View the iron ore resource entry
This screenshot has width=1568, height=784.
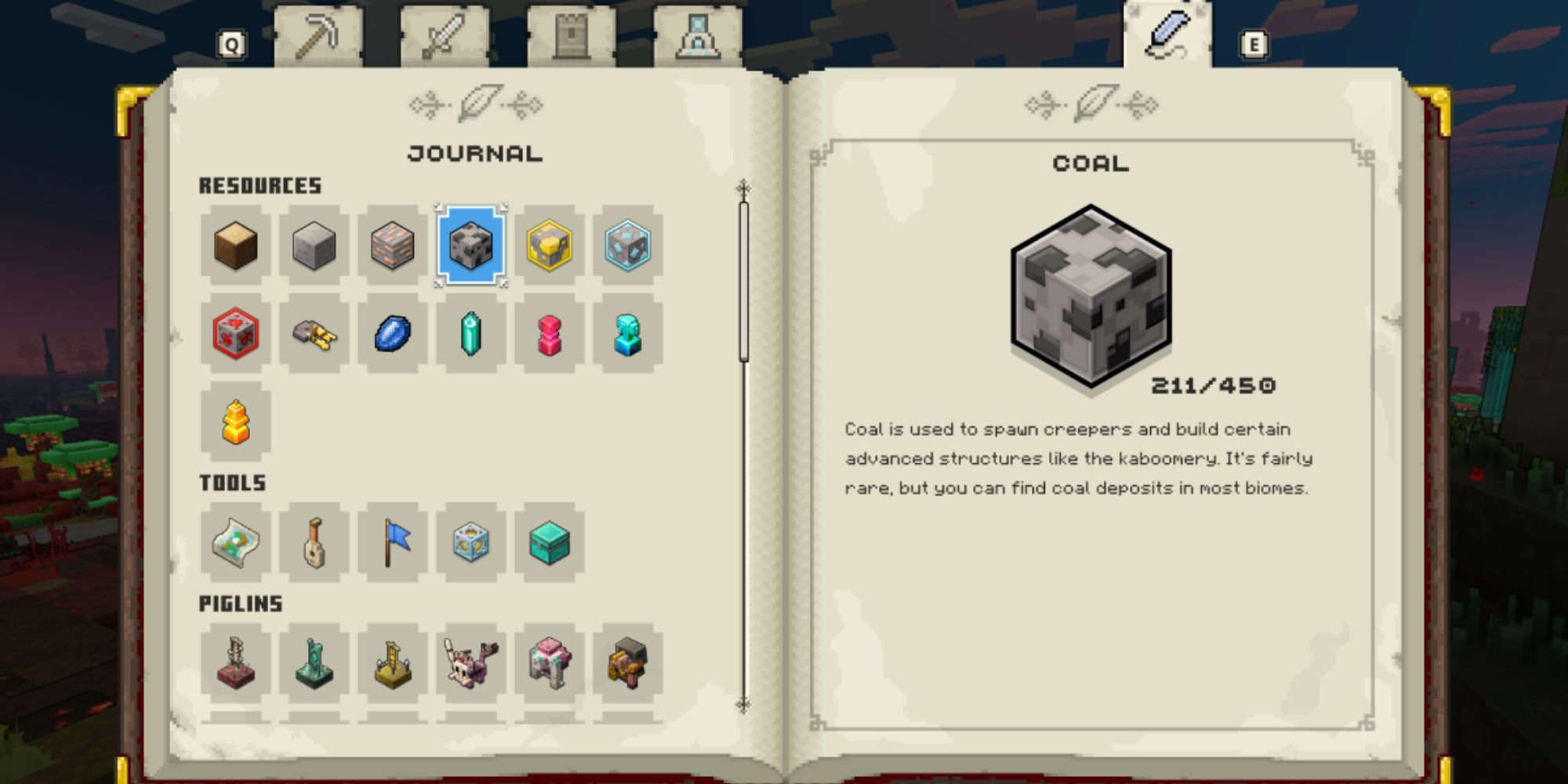coord(394,245)
